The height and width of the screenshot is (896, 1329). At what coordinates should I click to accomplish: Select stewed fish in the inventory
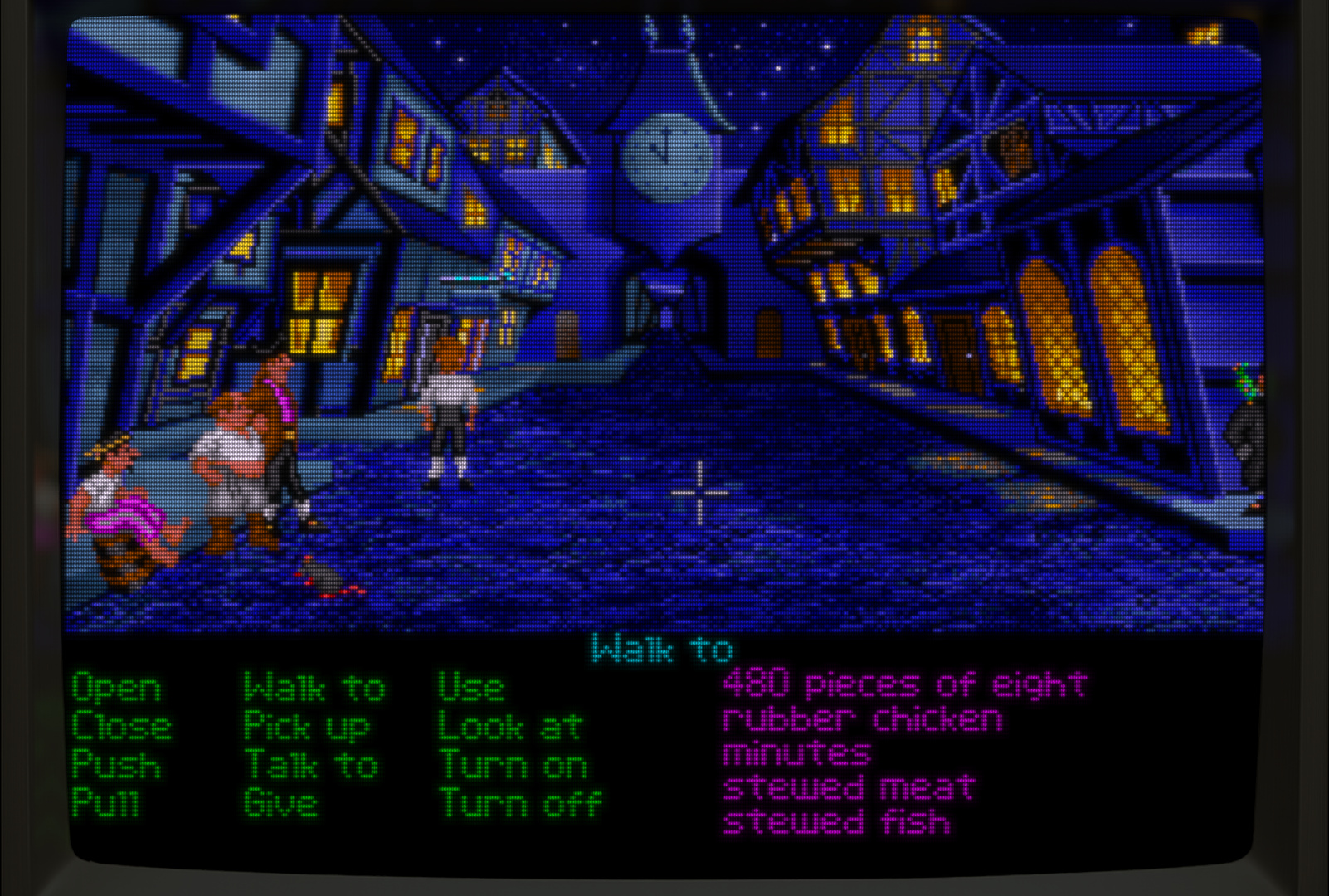(836, 822)
